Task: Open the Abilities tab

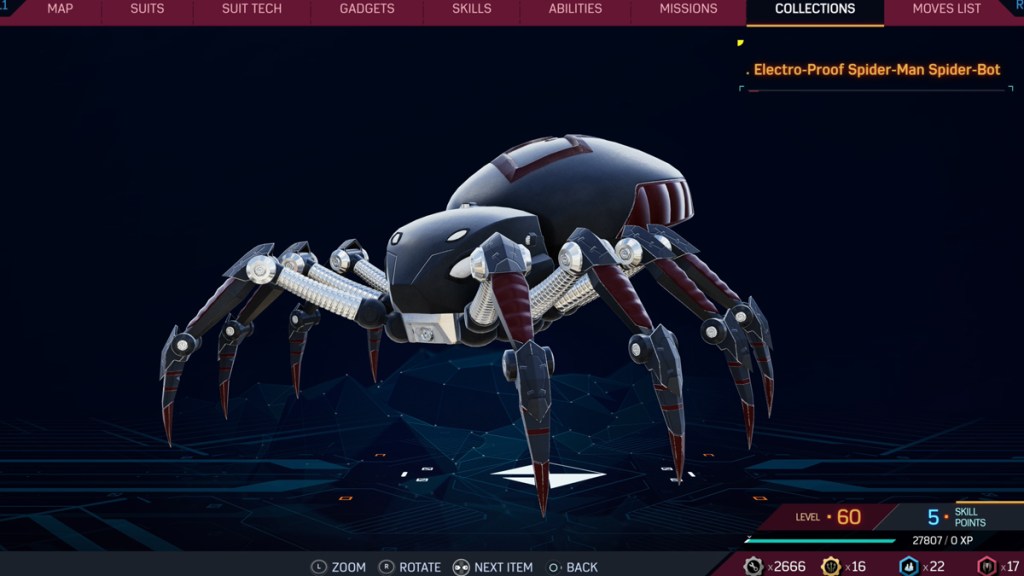Action: (x=575, y=9)
